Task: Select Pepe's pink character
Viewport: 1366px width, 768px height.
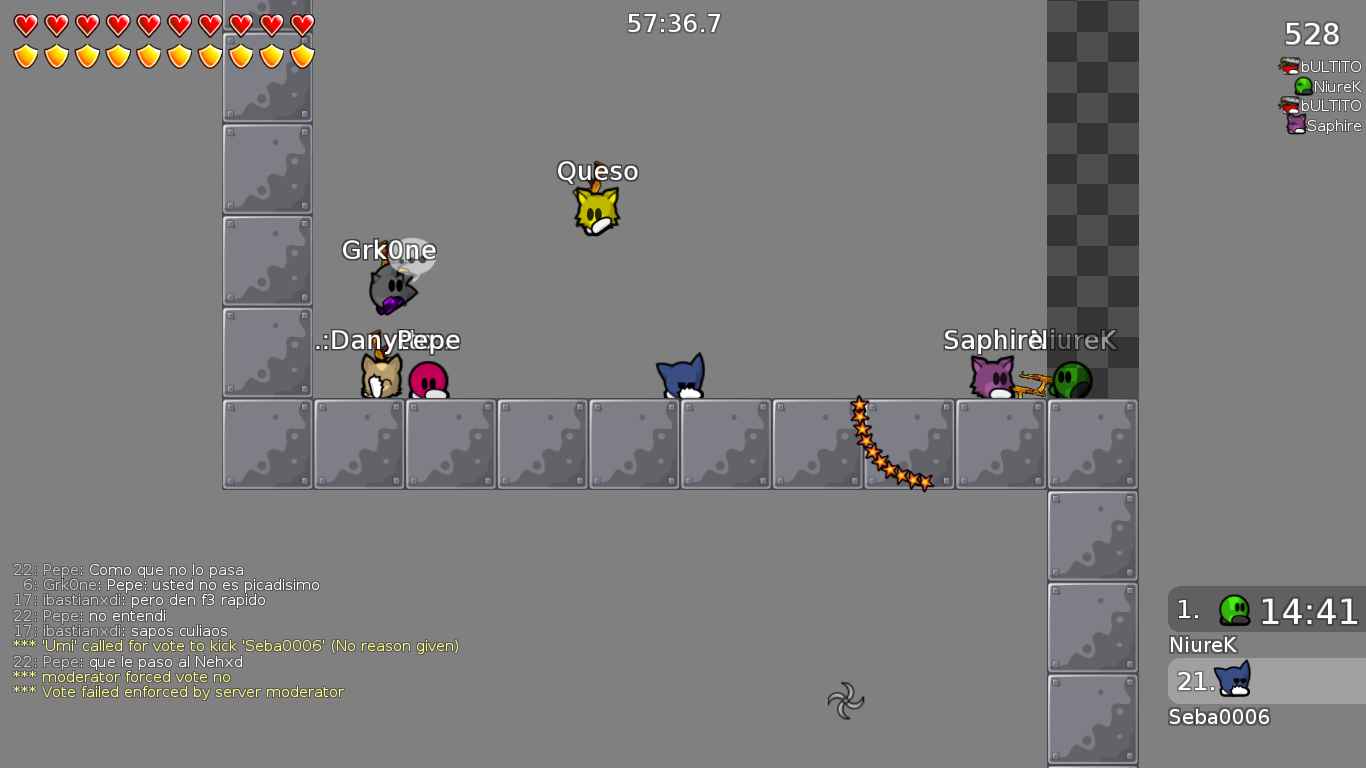Action: [x=428, y=378]
